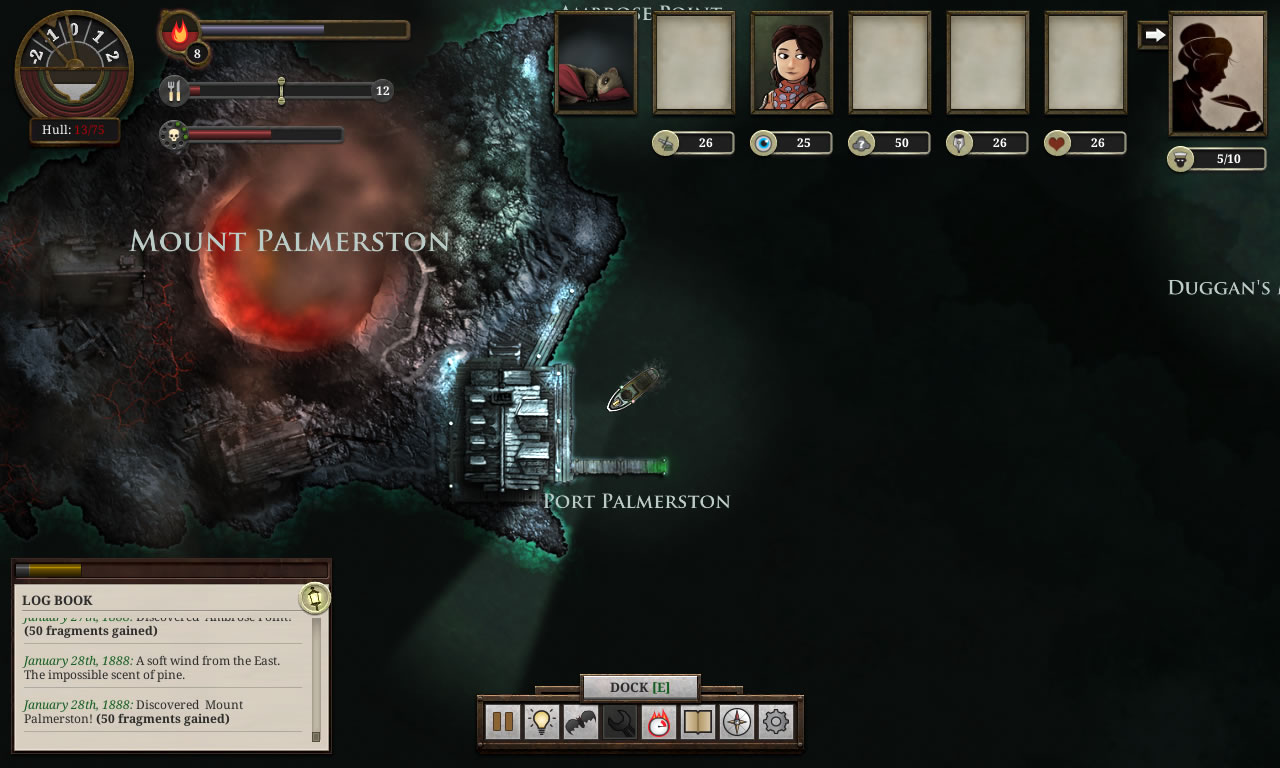Click the Log Book scrollbar
The image size is (1280, 768).
(316, 678)
